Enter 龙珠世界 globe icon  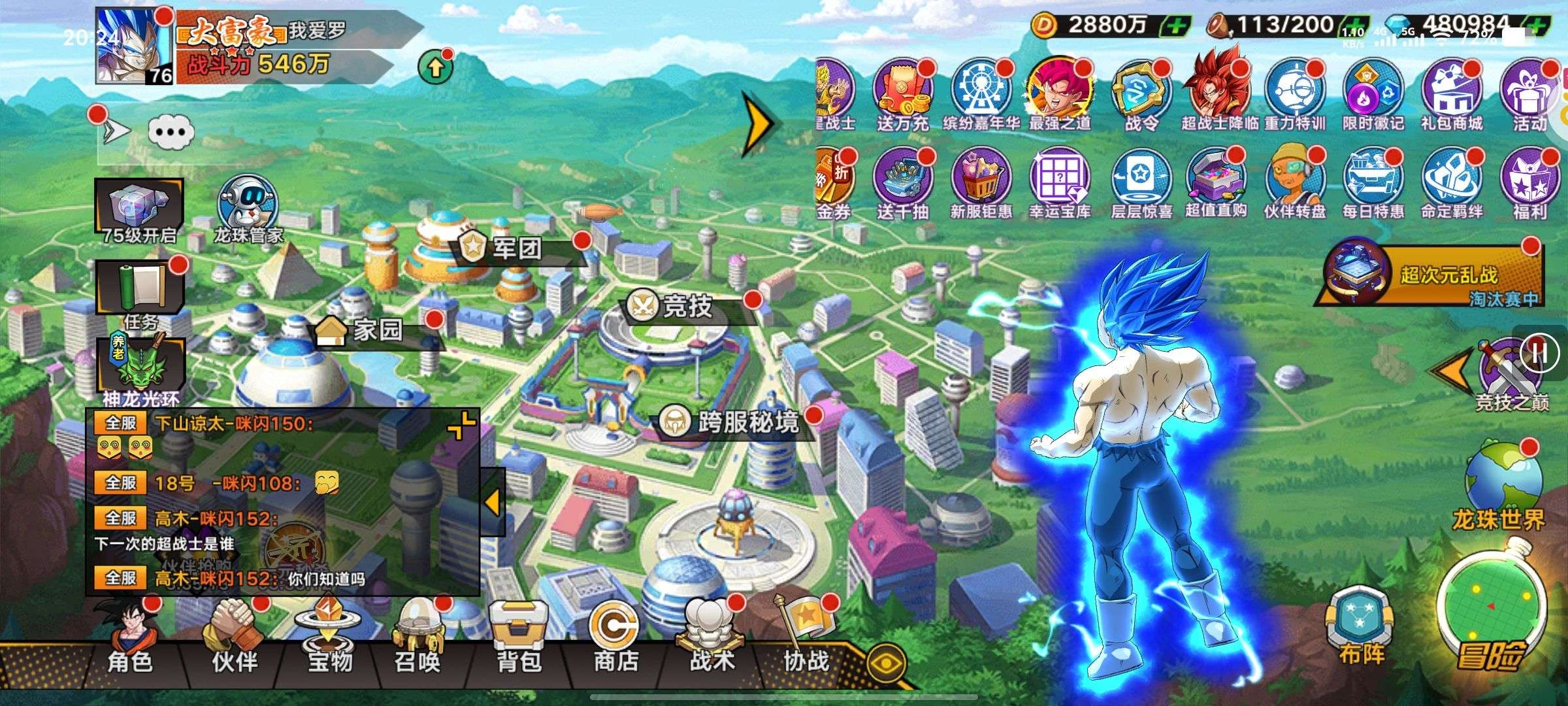pyautogui.click(x=1499, y=484)
